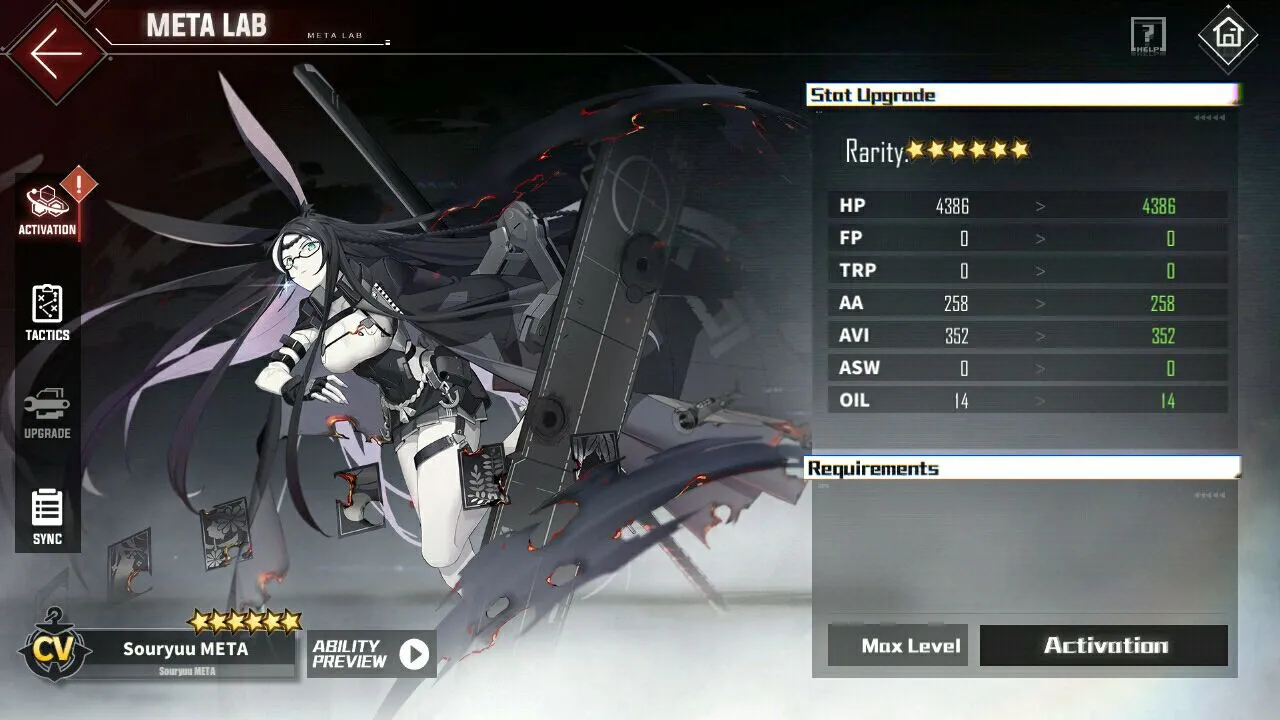Confirm with the Activation button
This screenshot has width=1280, height=720.
1104,646
